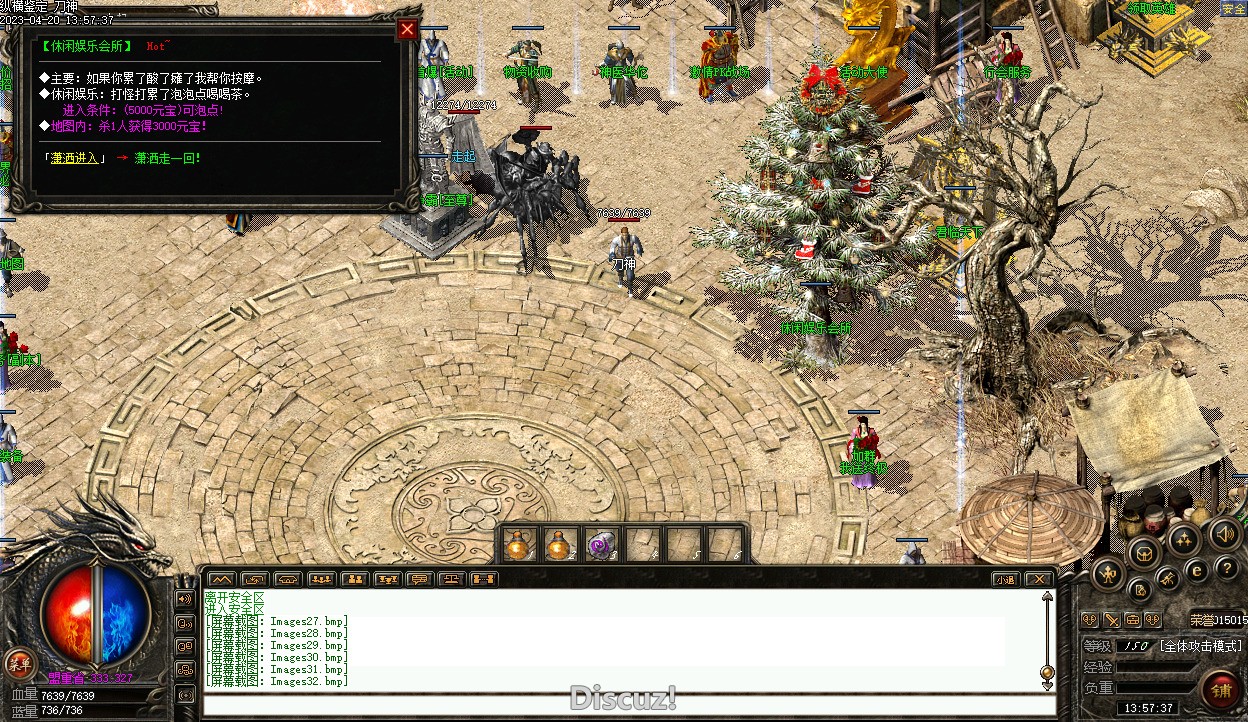Use the purple scroll in hotbar slot 3
Screen dimensions: 1248x722
click(599, 545)
